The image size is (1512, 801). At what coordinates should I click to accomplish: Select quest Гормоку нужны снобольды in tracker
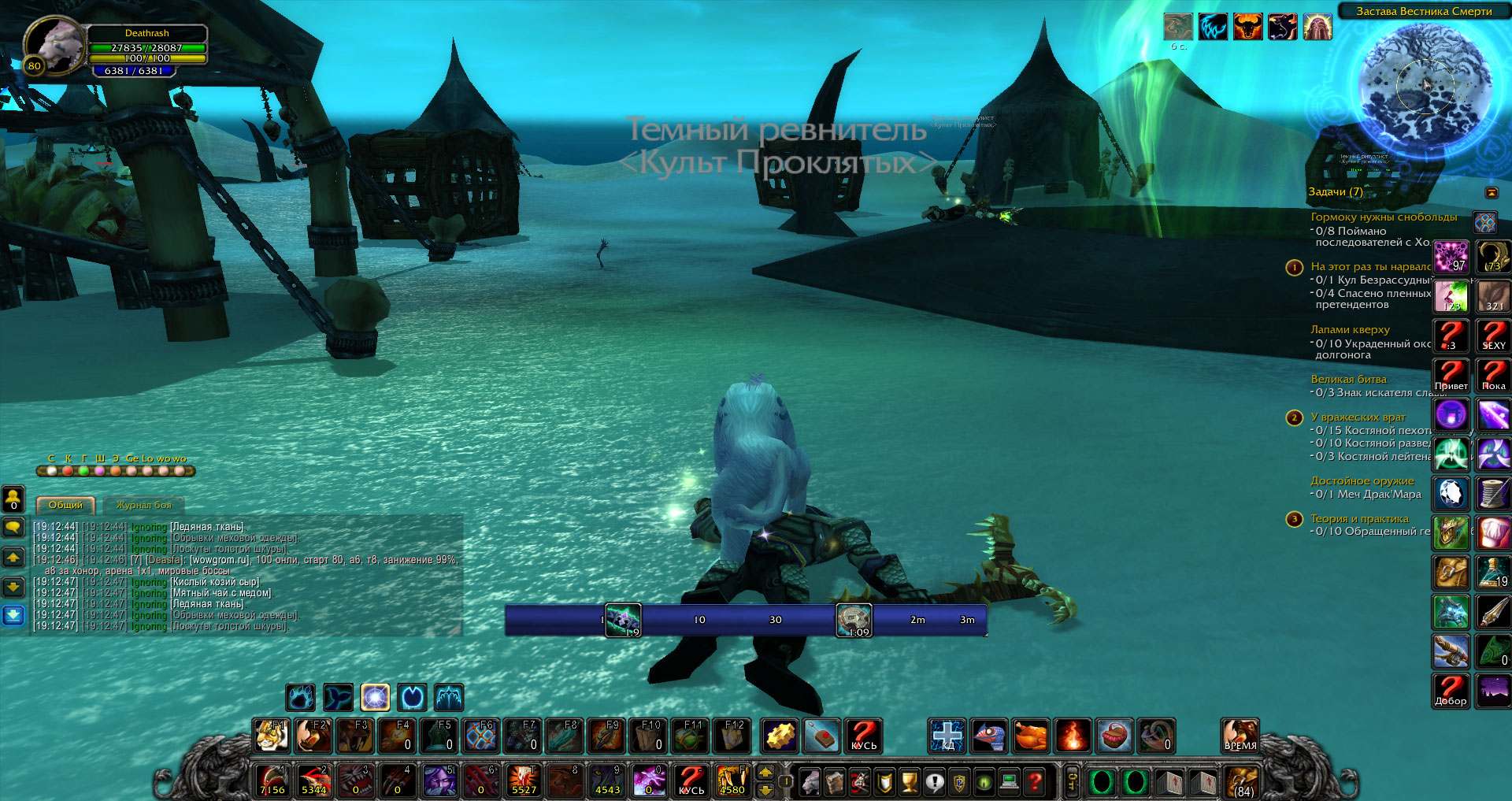(x=1384, y=217)
